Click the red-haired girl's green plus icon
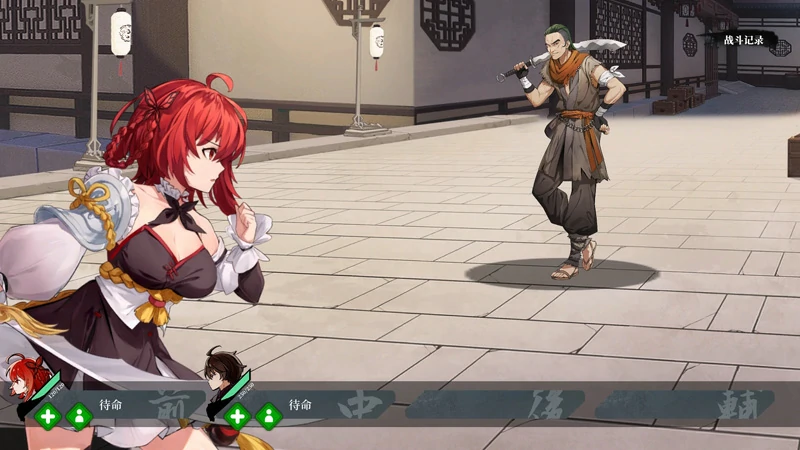Viewport: 800px width, 450px height. pyautogui.click(x=48, y=415)
